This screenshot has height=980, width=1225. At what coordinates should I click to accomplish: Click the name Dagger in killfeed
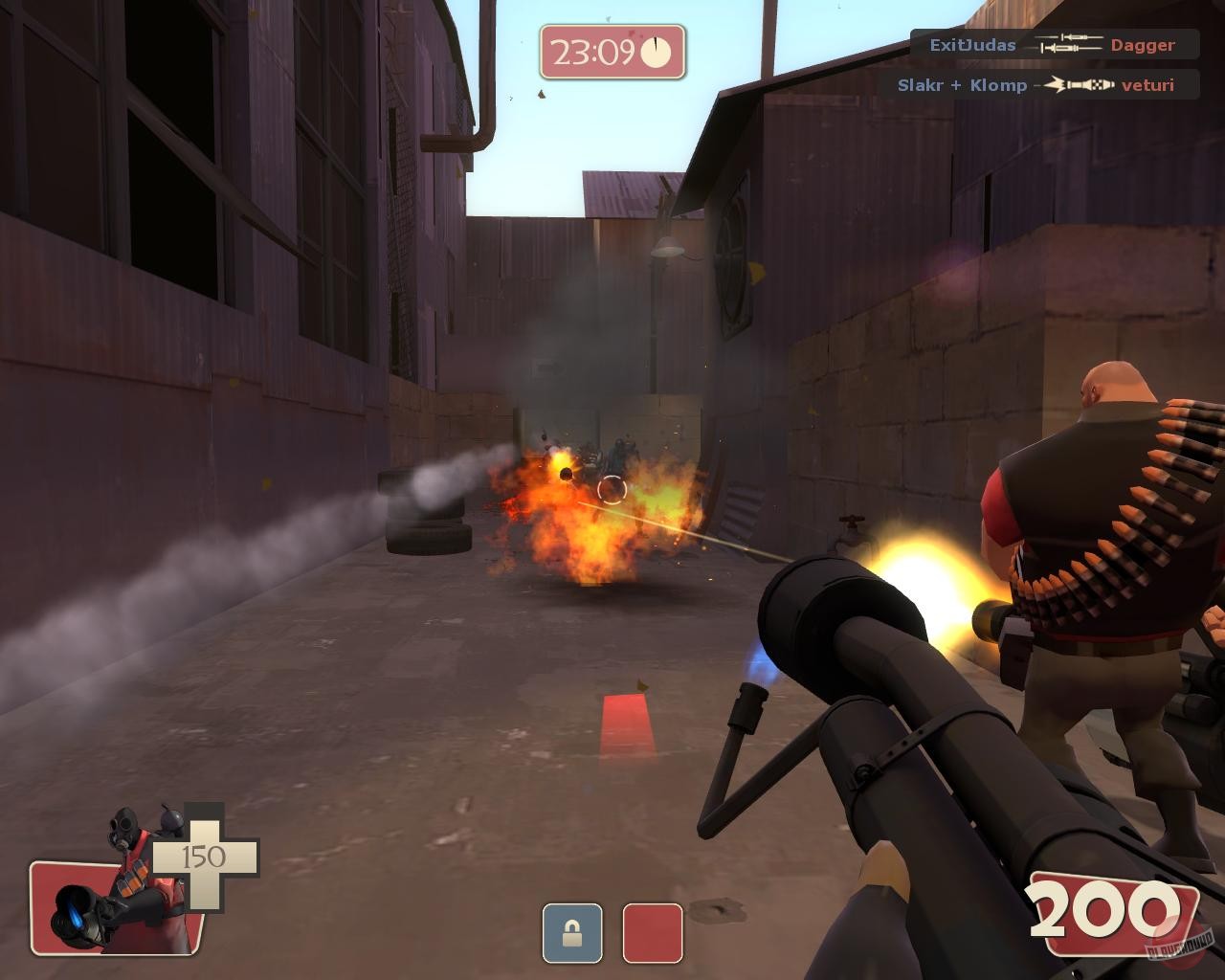click(1142, 44)
